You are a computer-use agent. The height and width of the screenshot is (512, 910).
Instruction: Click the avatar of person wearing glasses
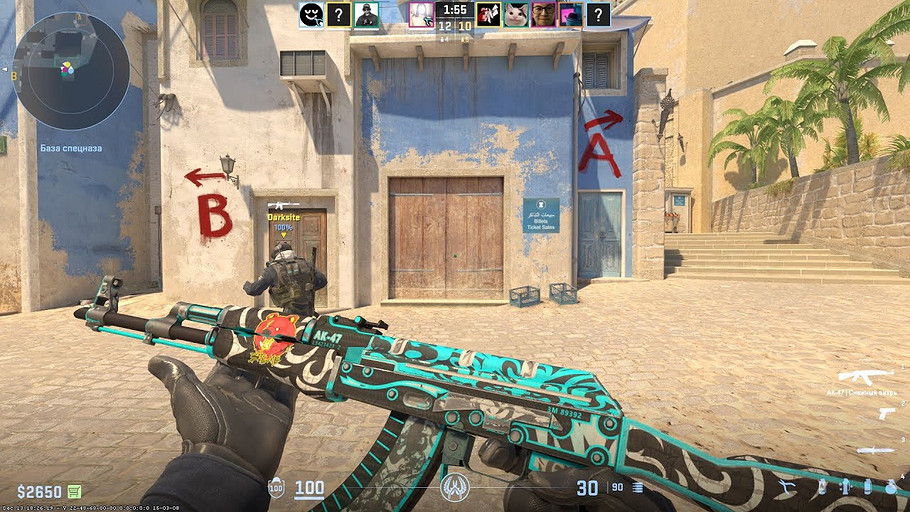(x=543, y=14)
